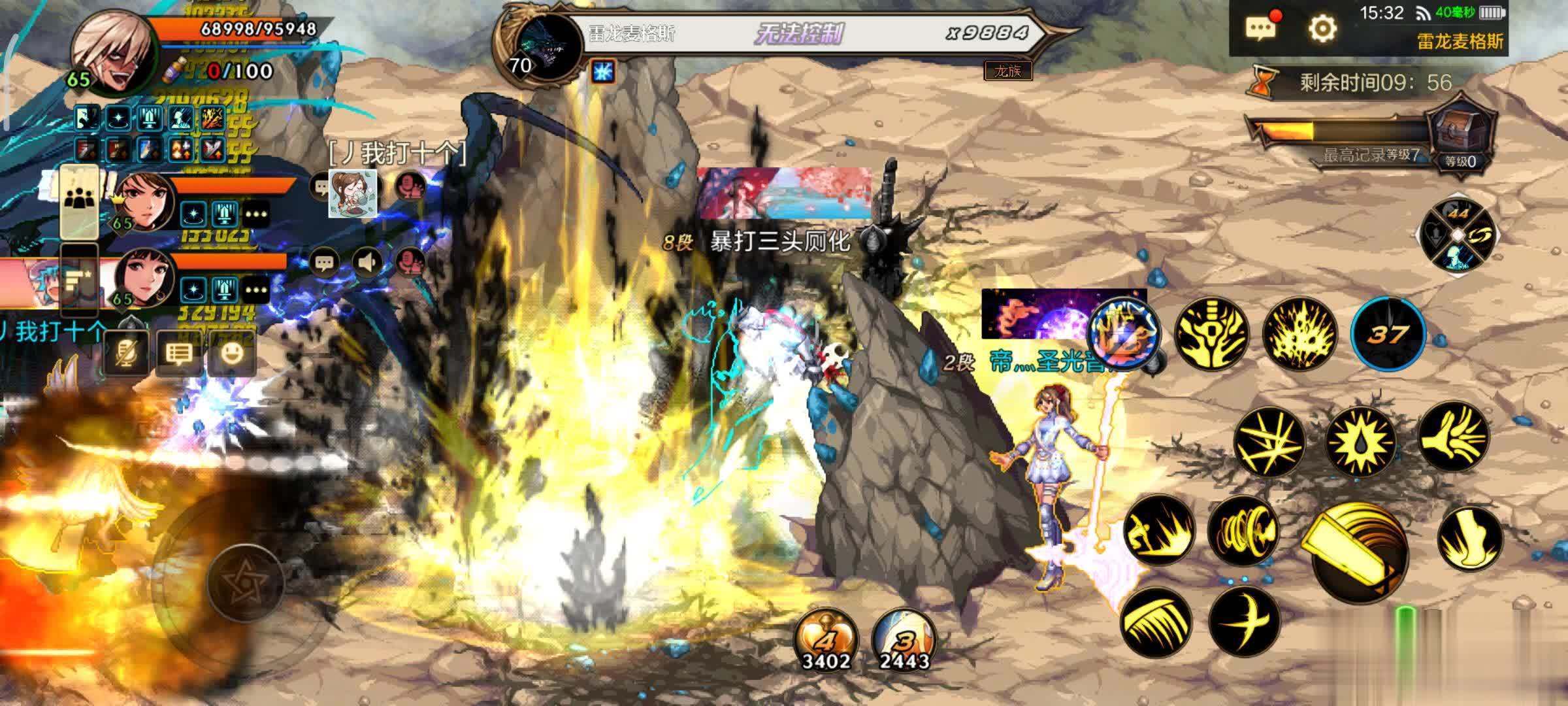
Task: Use the crescent slash skill
Action: pos(1243,621)
